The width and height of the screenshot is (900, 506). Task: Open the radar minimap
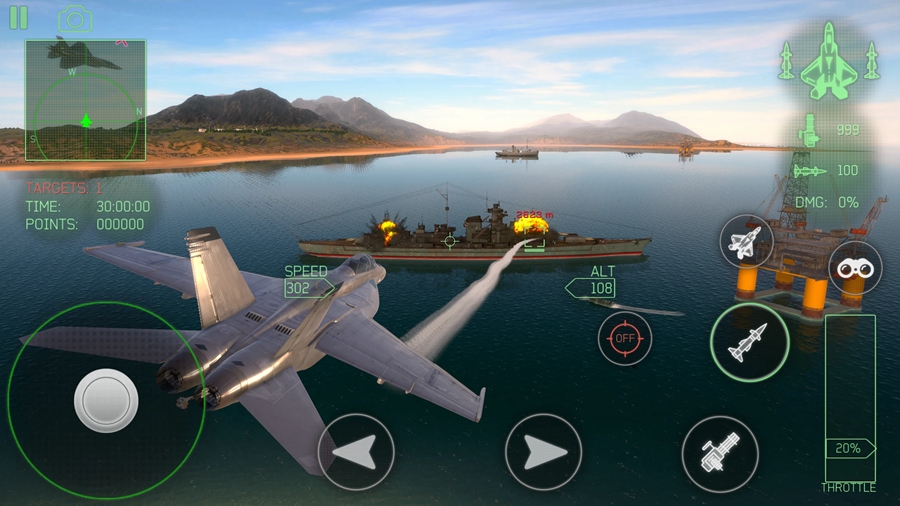[x=86, y=100]
